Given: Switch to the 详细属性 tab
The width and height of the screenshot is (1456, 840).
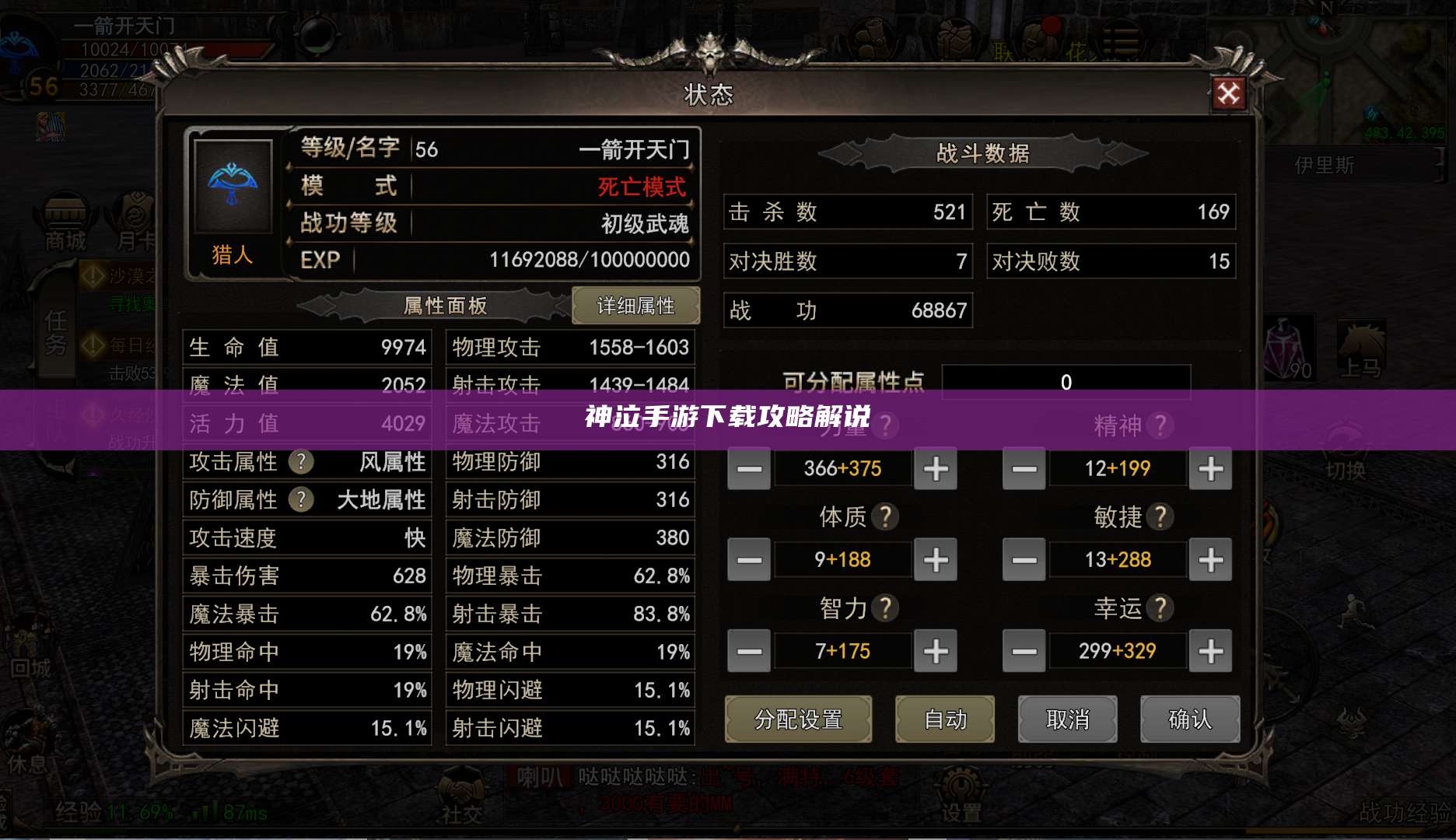Looking at the screenshot, I should click(x=636, y=306).
